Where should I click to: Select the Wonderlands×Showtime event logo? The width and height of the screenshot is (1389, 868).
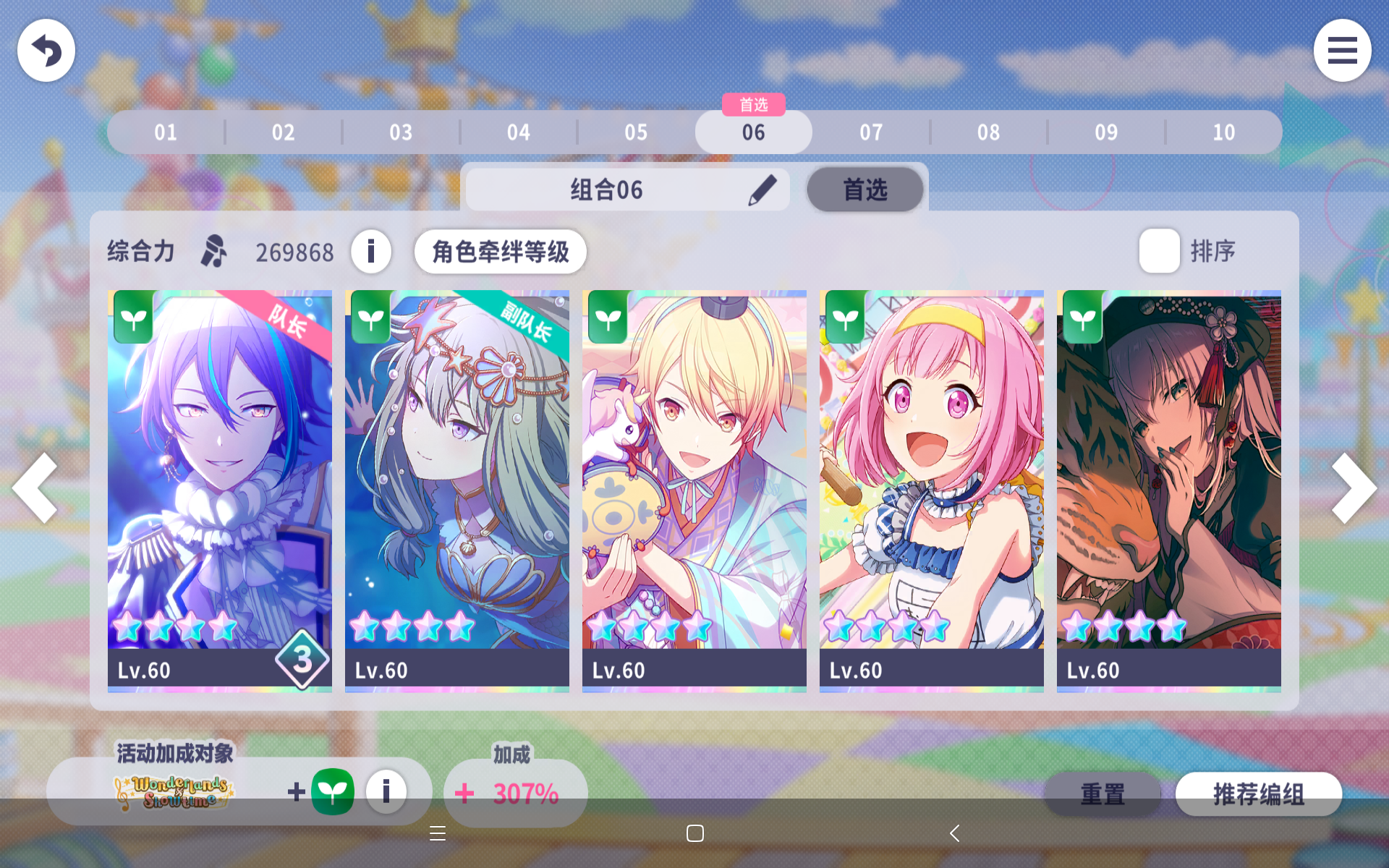click(x=174, y=792)
